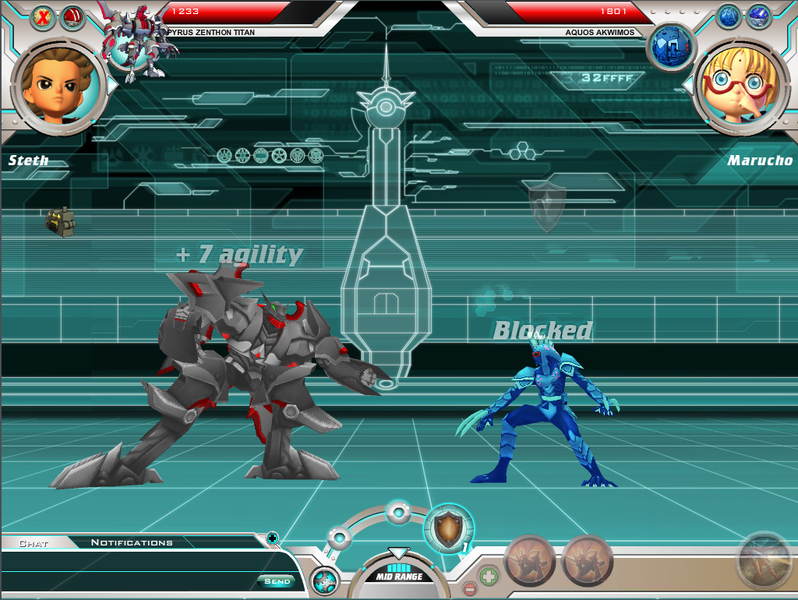Screen dimensions: 798x600
Task: Click the Pyrus Zenthon Titan thumbnail
Action: [x=137, y=40]
